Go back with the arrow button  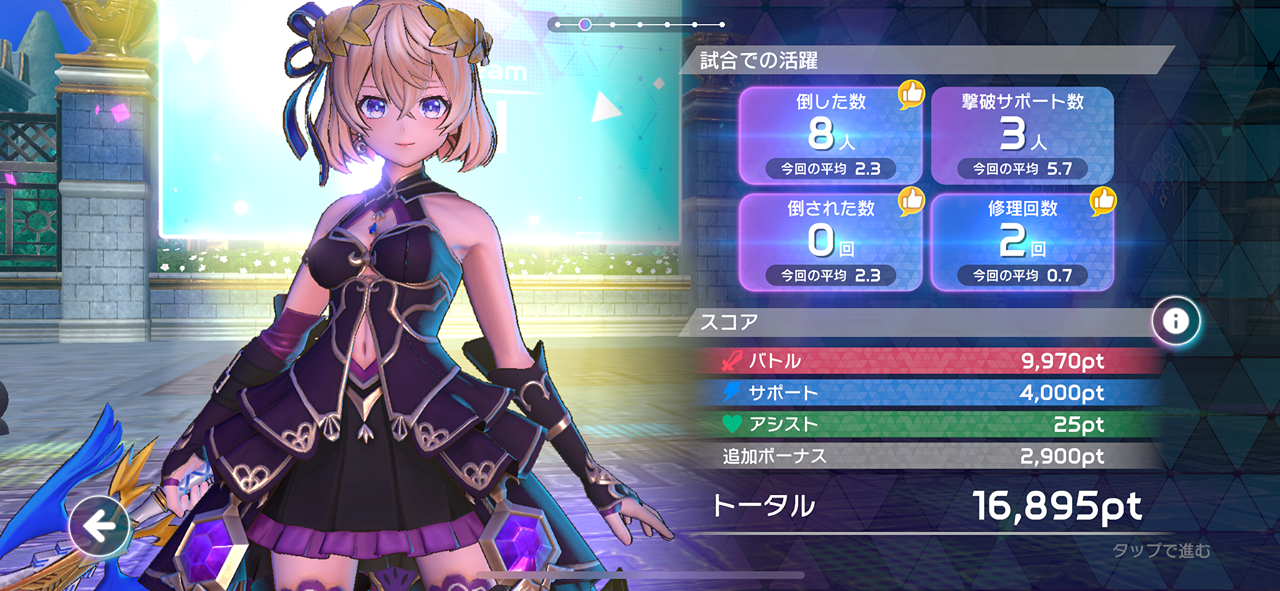(99, 525)
